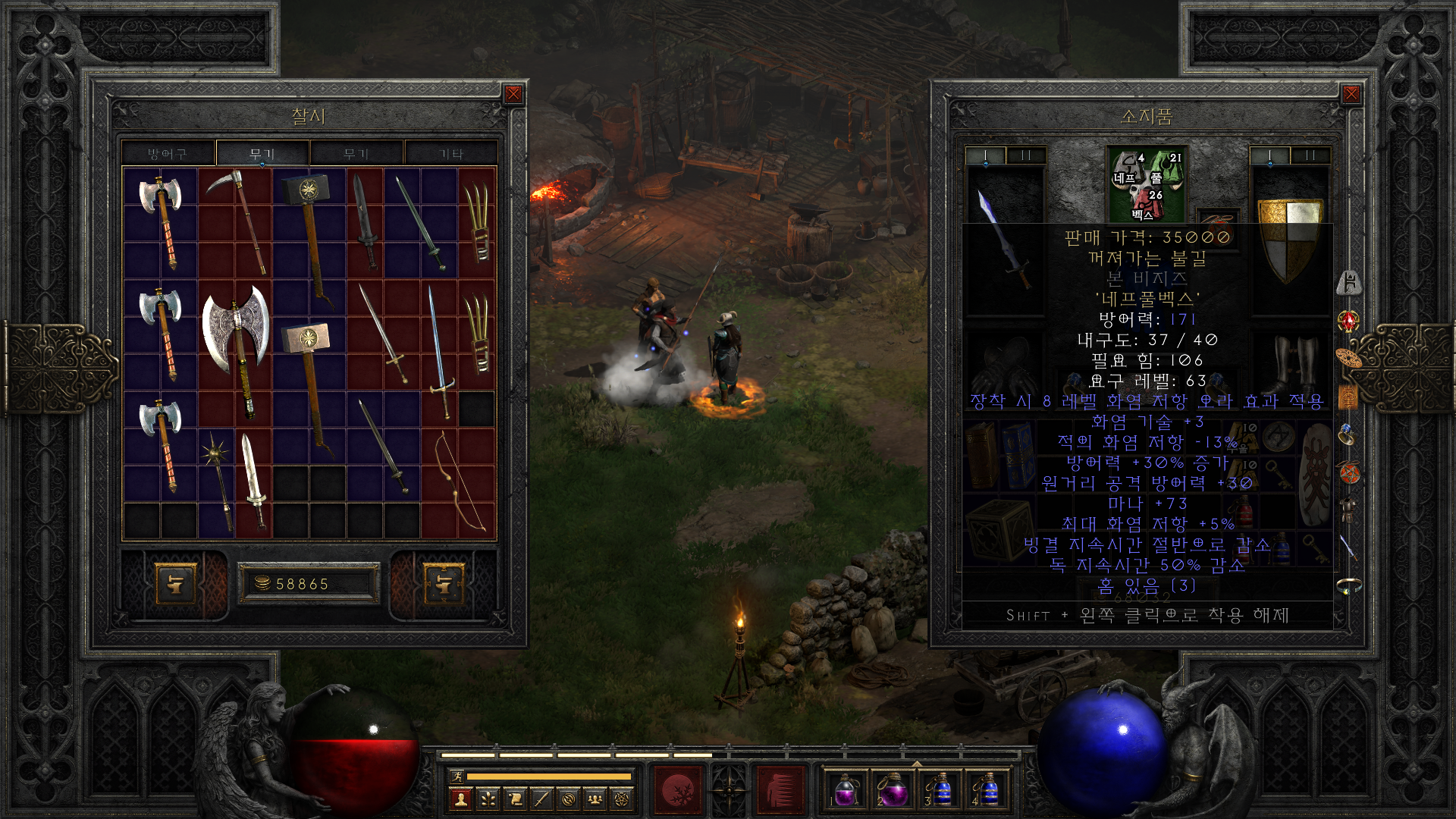Use the blue mana potion in belt slot 3
Viewport: 1456px width, 819px height.
(940, 790)
